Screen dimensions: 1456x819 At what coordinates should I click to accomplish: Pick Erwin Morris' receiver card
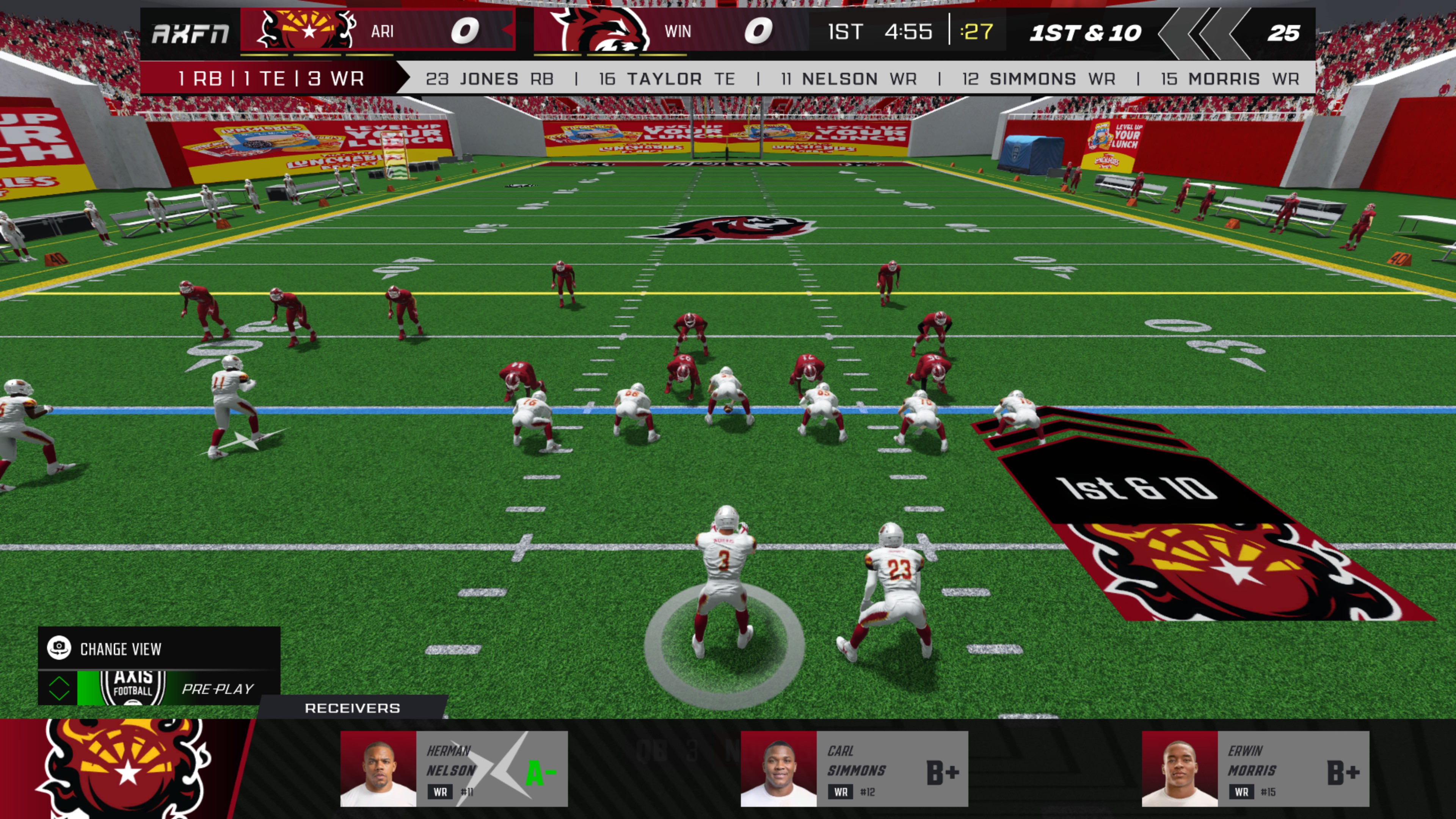(1255, 768)
